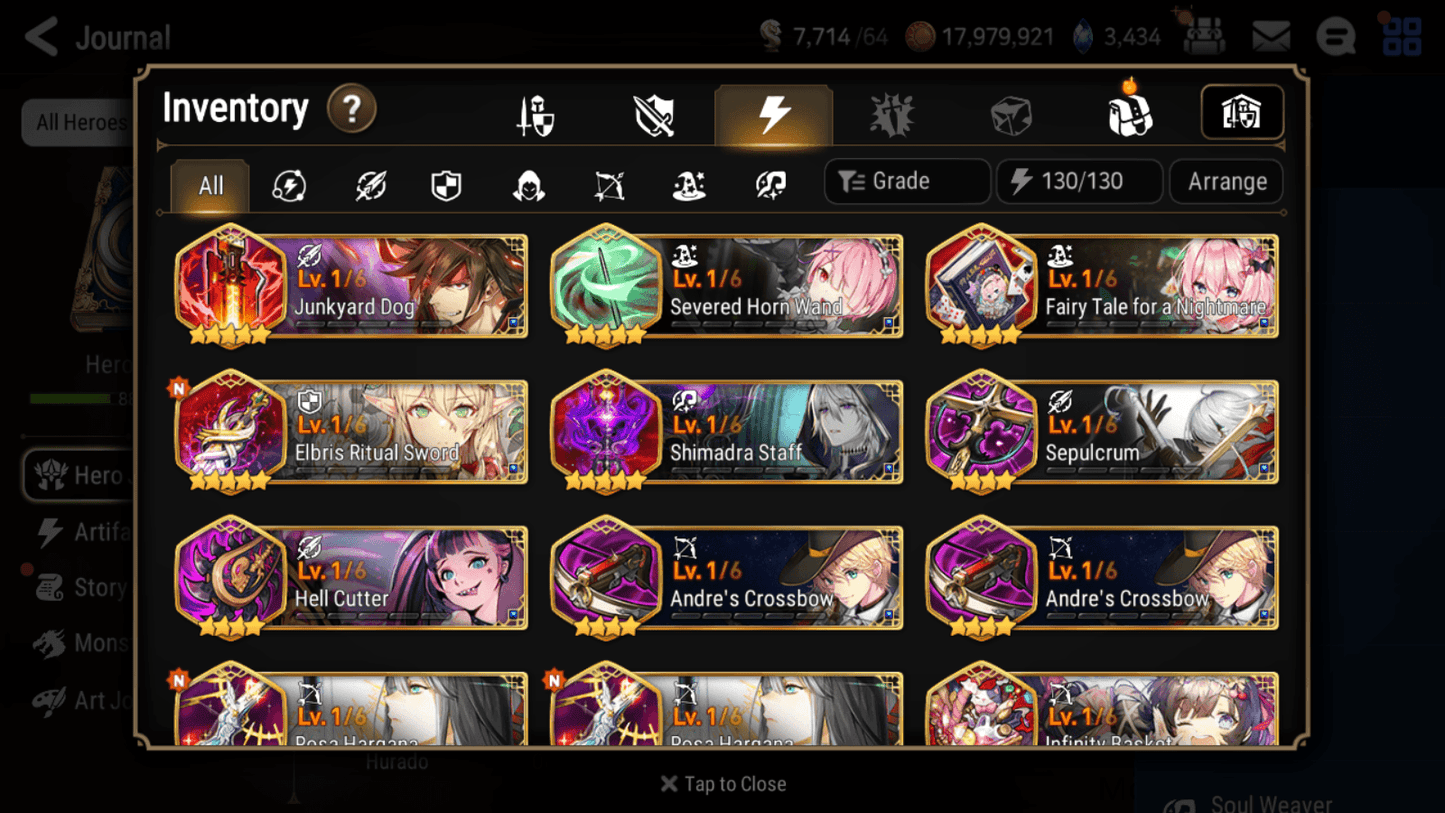Open the Inventory help question mark
The height and width of the screenshot is (813, 1445).
(352, 111)
